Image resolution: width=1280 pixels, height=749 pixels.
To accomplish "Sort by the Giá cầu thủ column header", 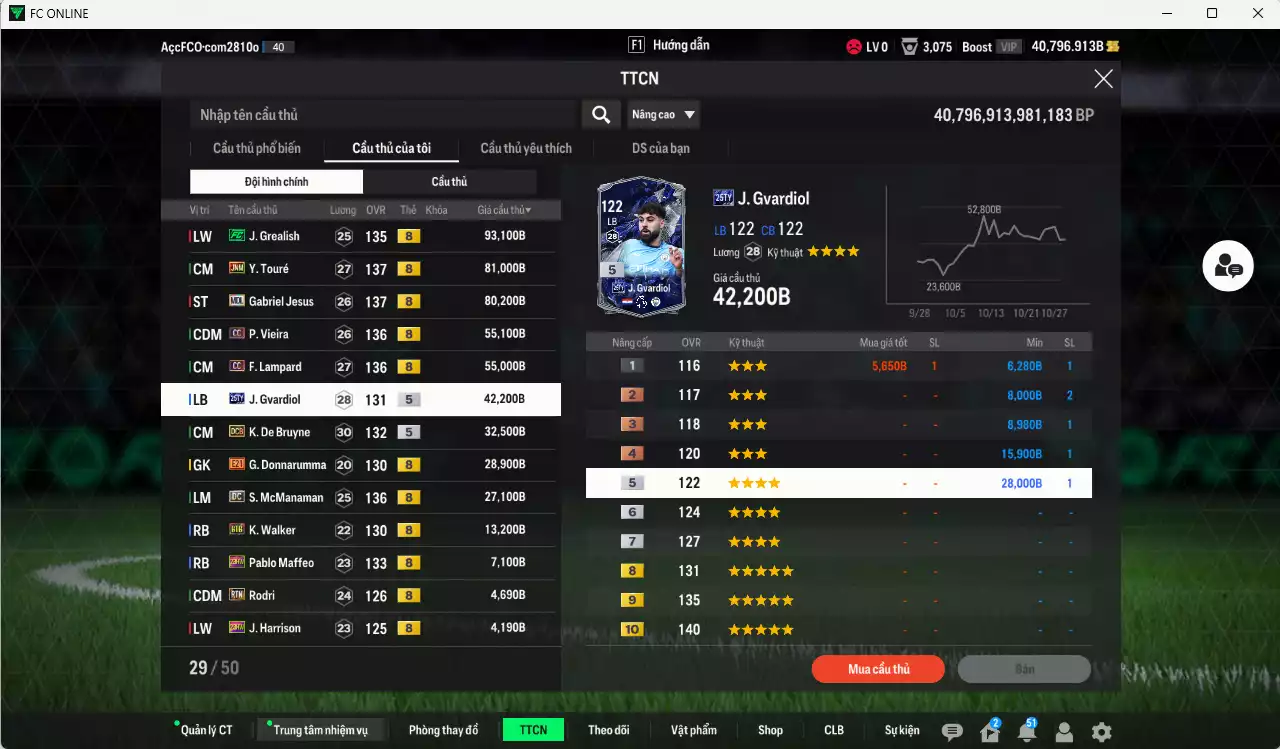I will click(x=506, y=209).
